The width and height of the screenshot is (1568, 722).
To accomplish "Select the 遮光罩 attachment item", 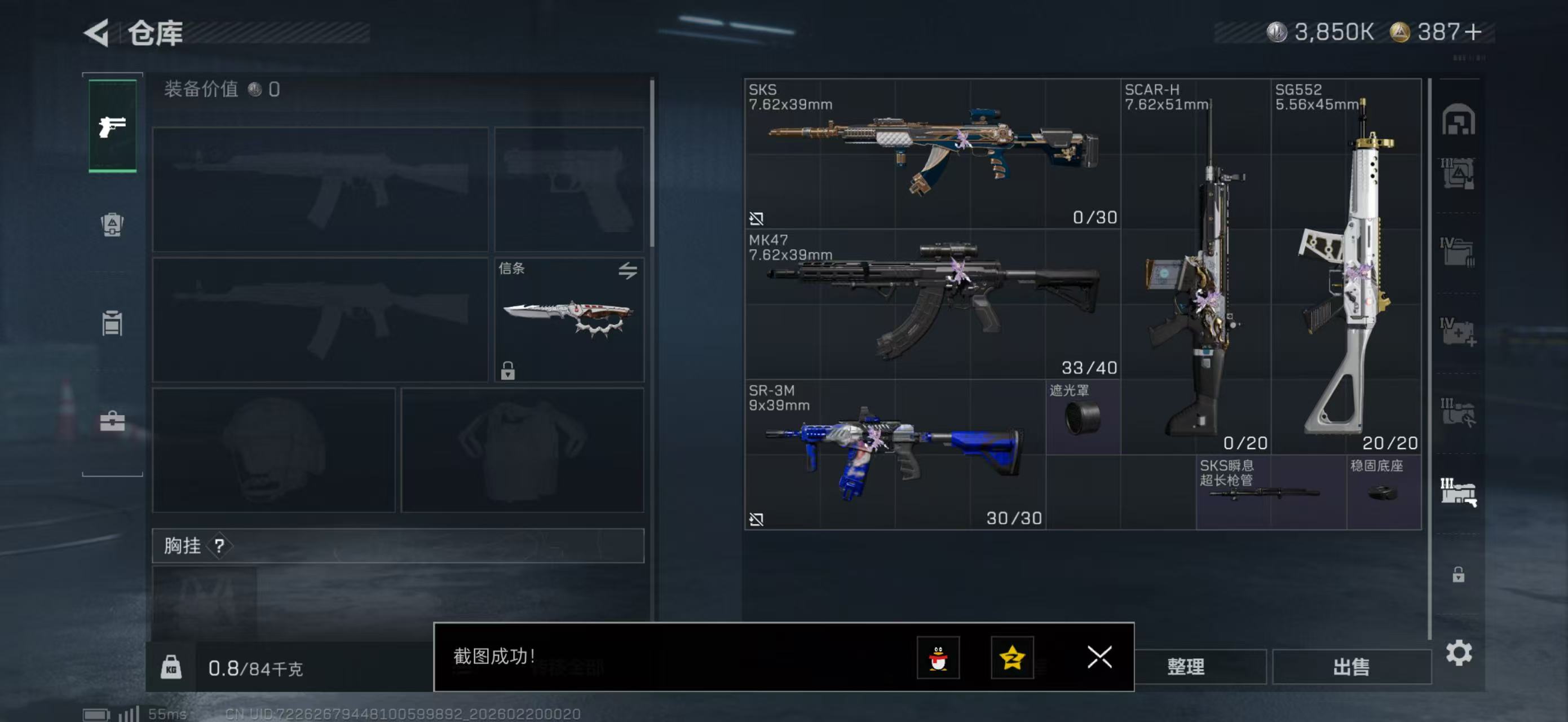I will (x=1083, y=417).
